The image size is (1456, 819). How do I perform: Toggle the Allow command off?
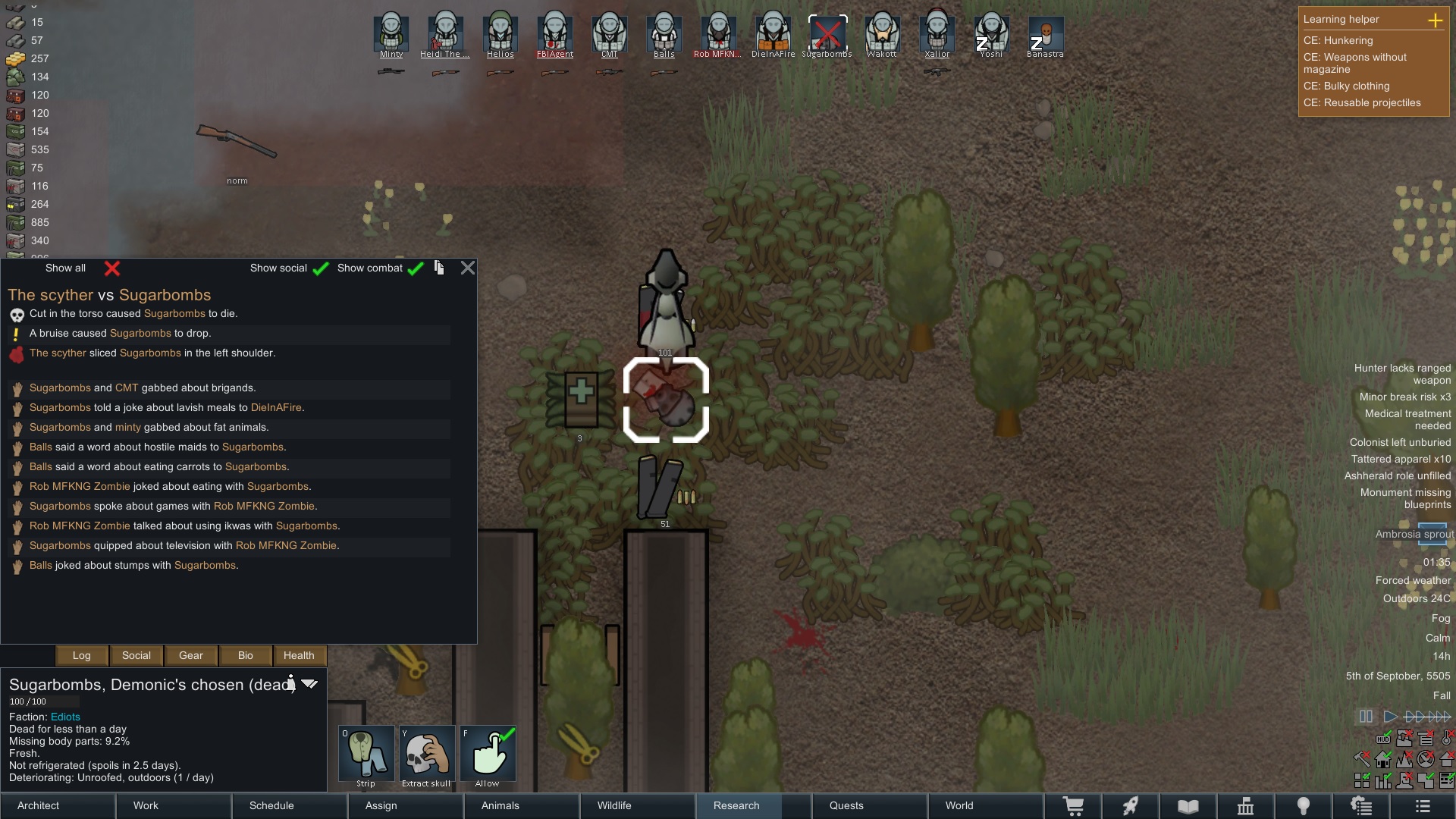click(488, 755)
